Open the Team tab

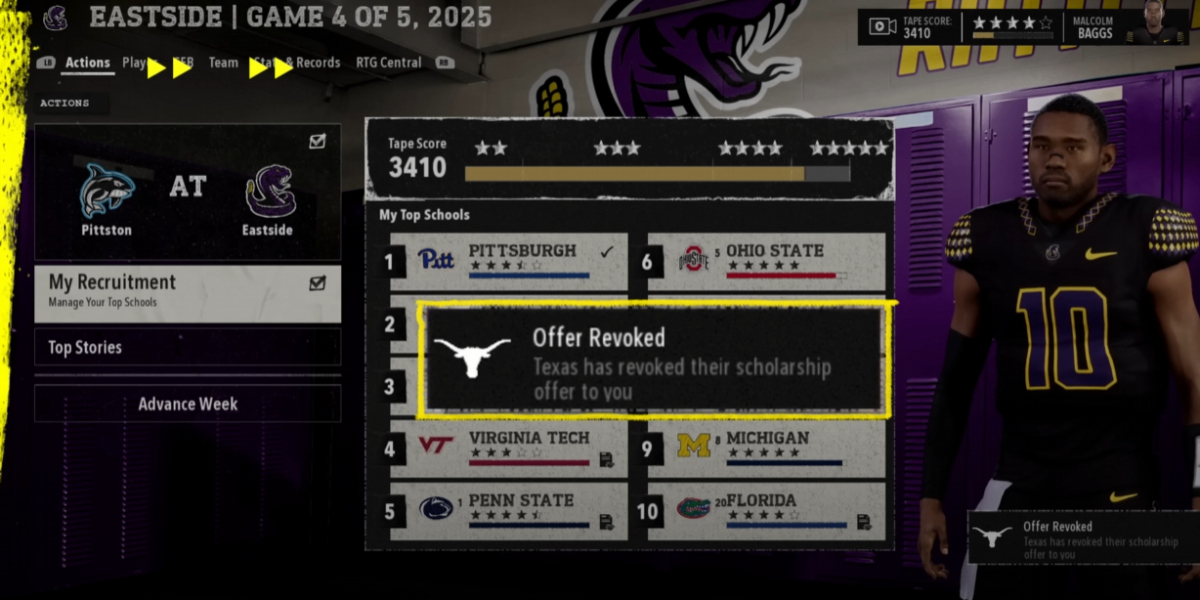pyautogui.click(x=223, y=63)
